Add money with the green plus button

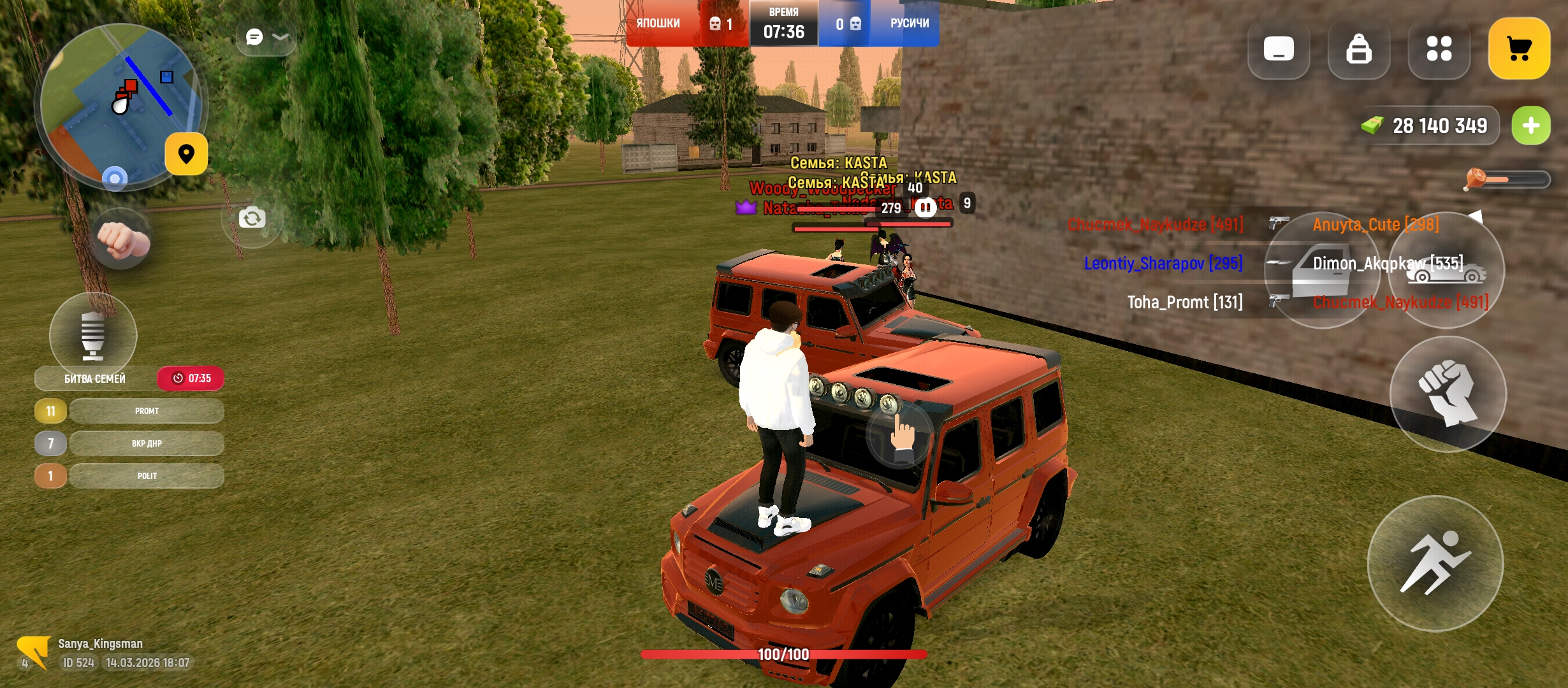1531,125
